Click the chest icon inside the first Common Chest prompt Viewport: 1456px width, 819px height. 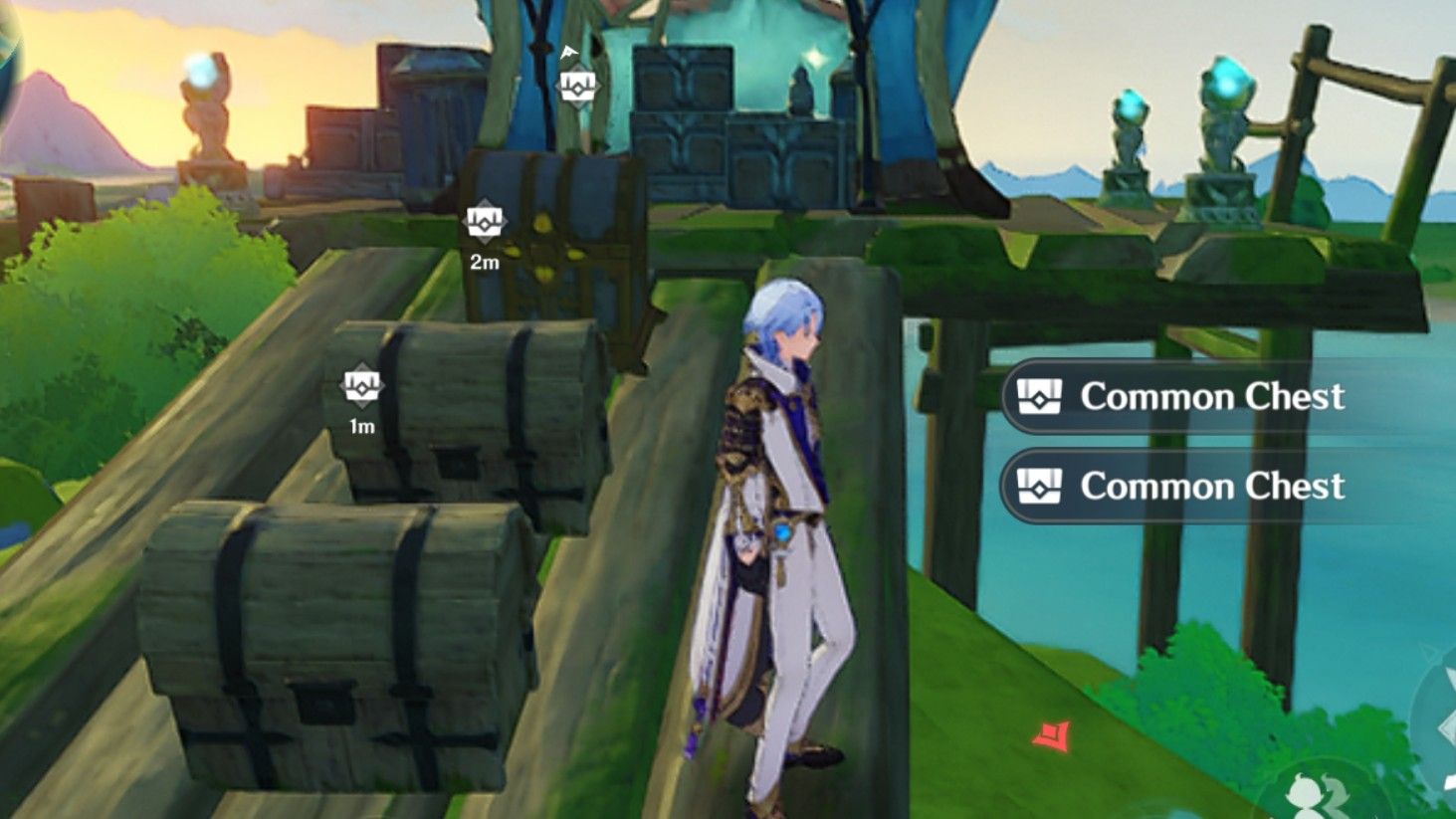click(1042, 396)
